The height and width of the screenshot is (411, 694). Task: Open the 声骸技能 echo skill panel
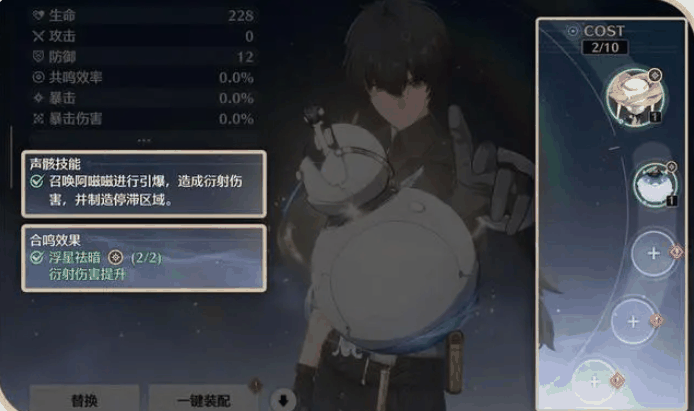pyautogui.click(x=144, y=183)
